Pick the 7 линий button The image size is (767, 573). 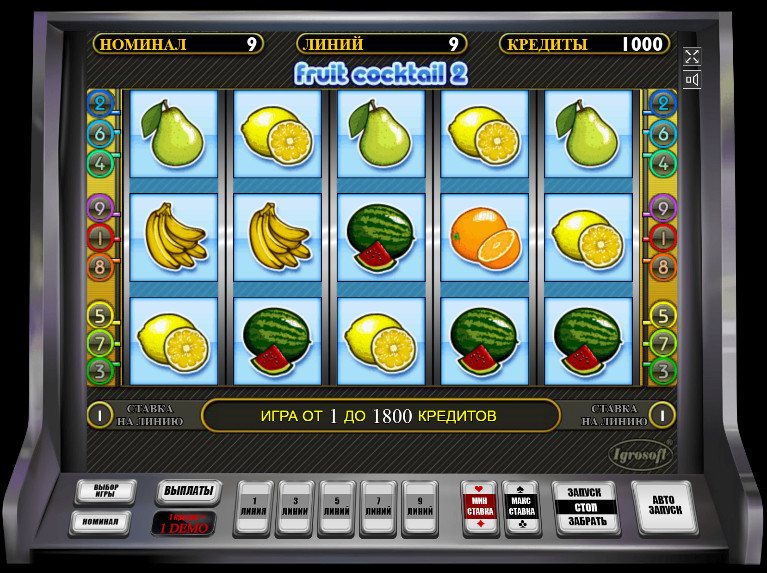tap(379, 507)
